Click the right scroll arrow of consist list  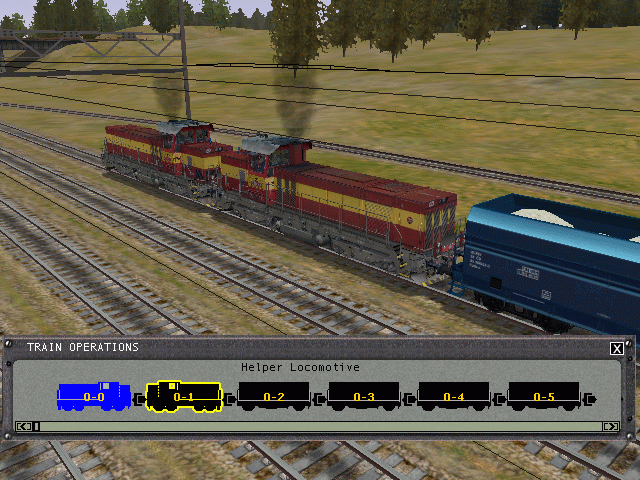[x=610, y=427]
